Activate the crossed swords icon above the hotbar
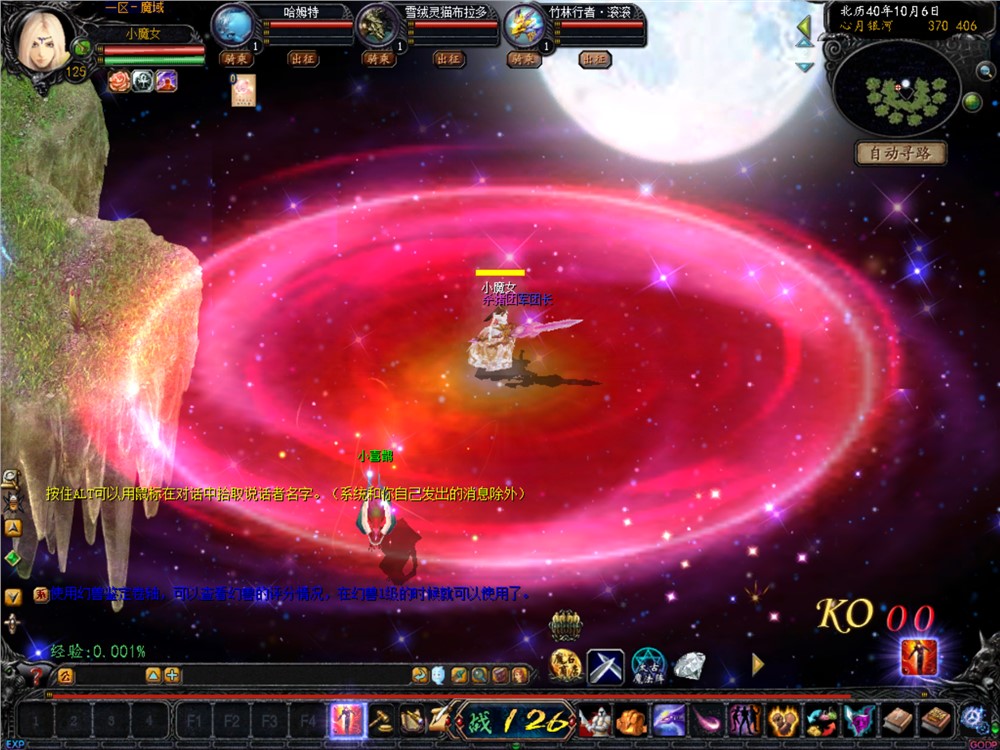Screen dimensions: 1000x750 606,666
